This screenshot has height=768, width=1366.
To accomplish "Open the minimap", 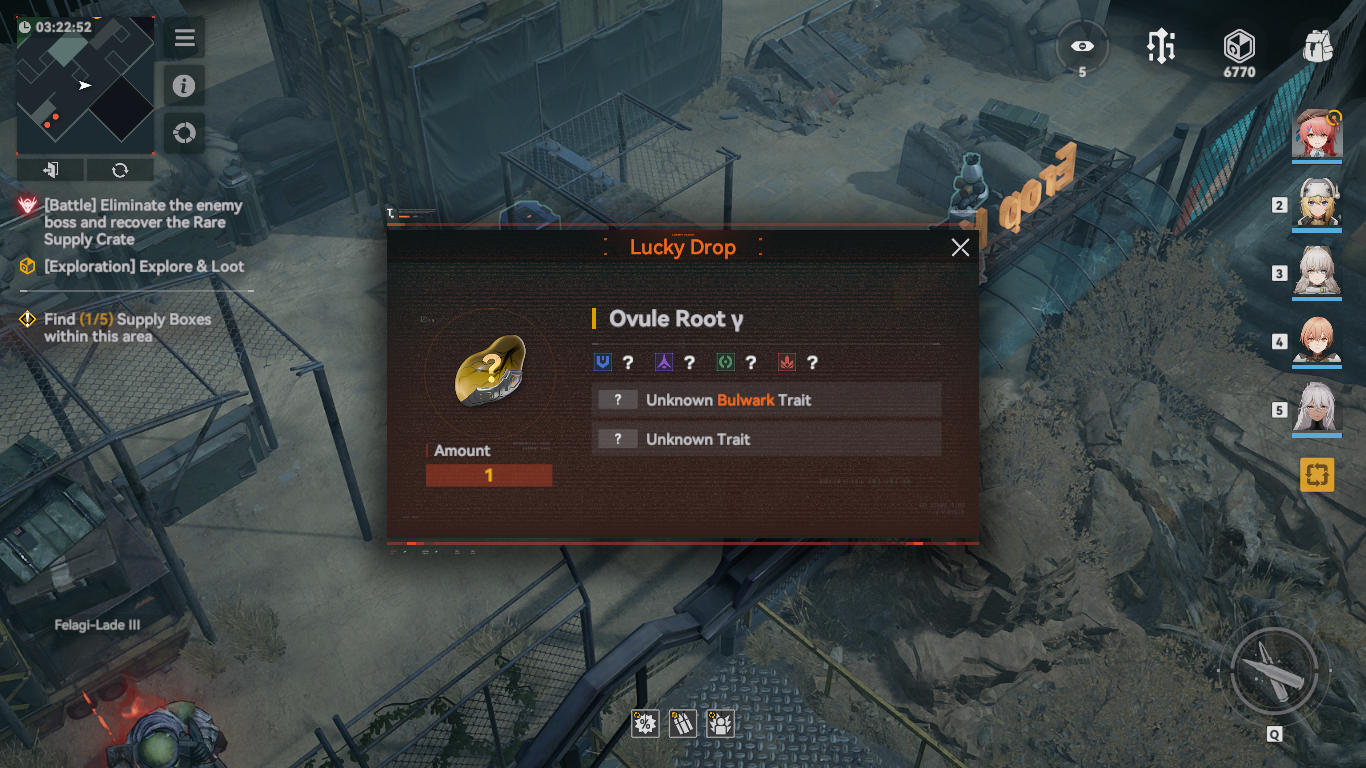I will (86, 85).
